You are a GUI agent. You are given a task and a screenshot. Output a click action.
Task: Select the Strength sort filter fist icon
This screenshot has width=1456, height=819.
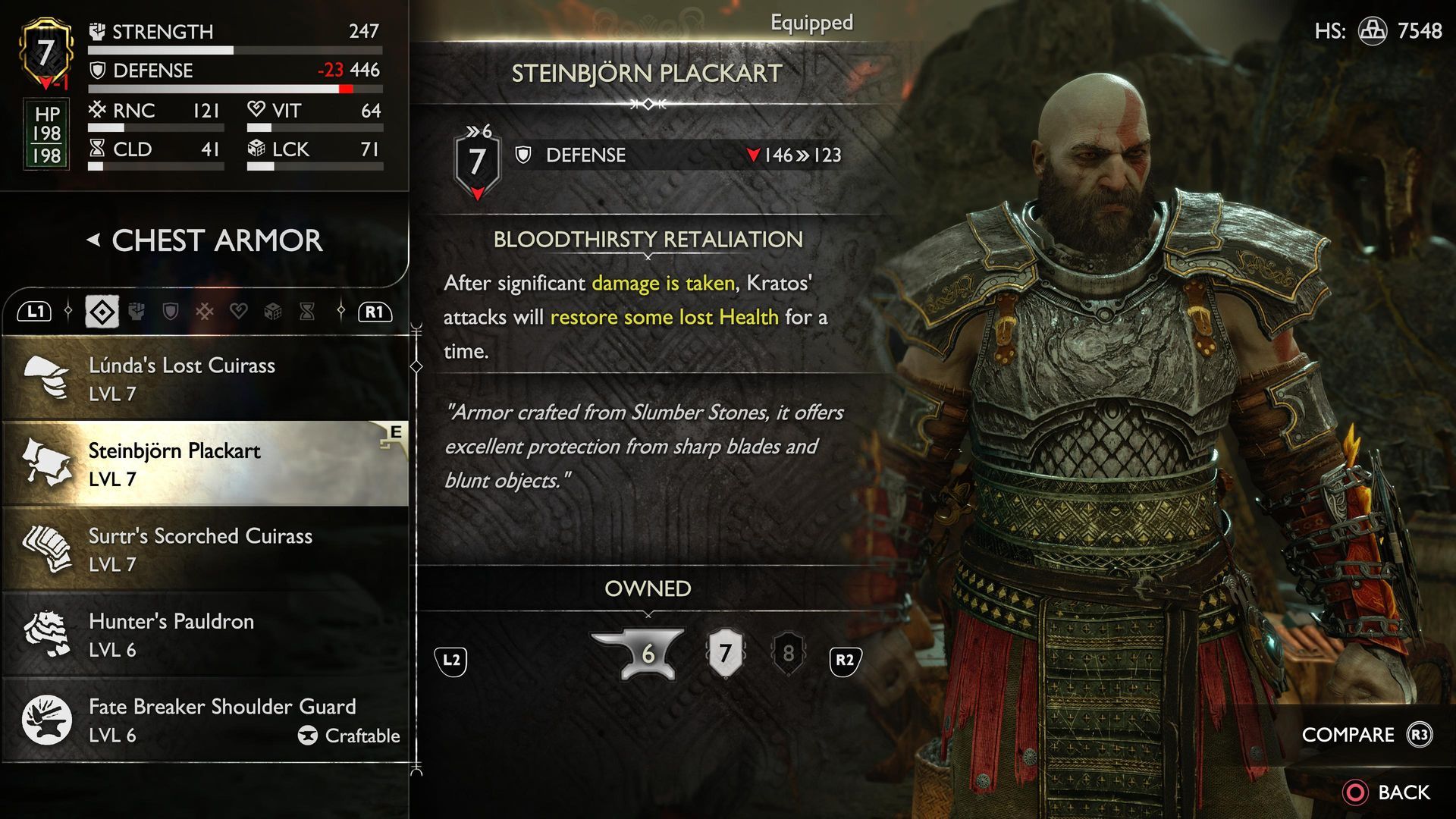[x=136, y=311]
